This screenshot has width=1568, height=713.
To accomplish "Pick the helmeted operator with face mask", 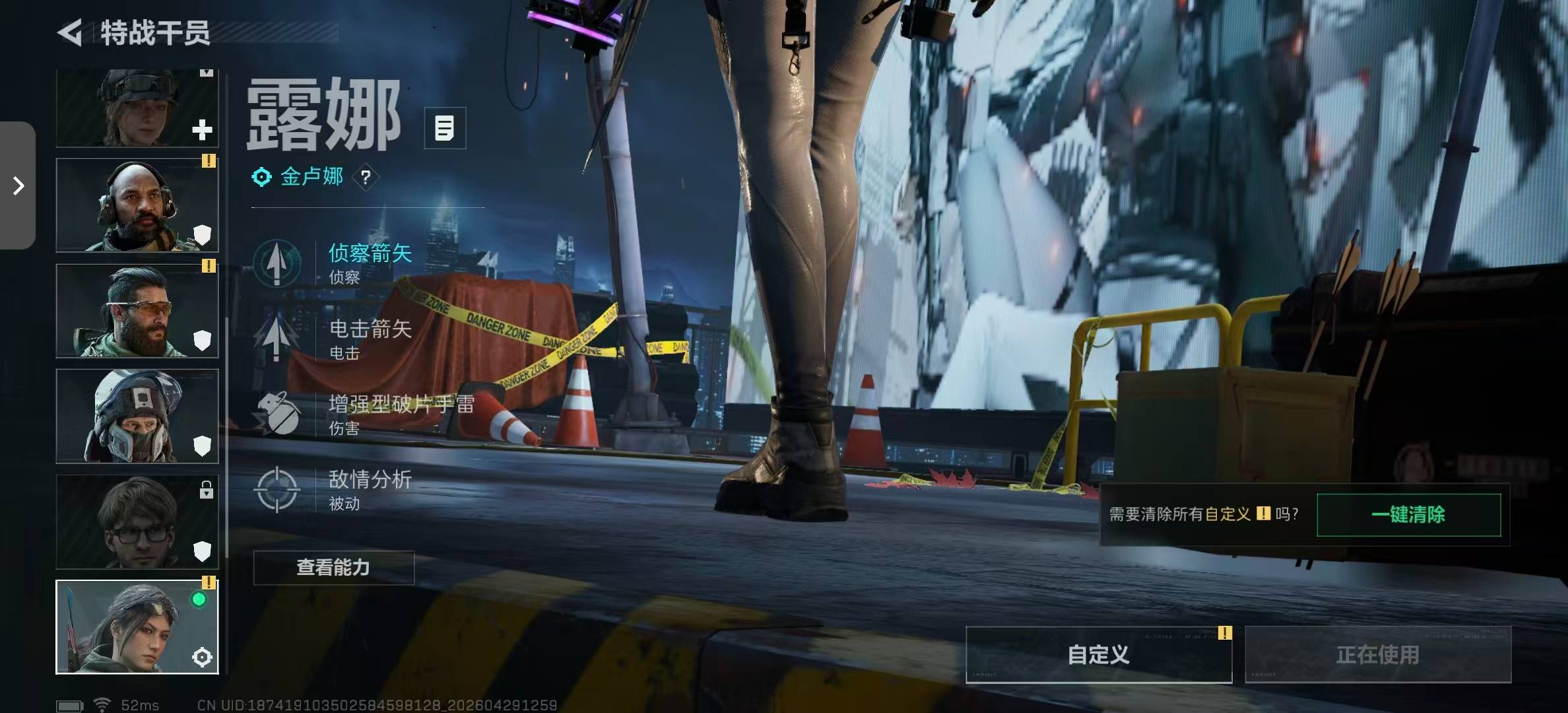I will (137, 416).
